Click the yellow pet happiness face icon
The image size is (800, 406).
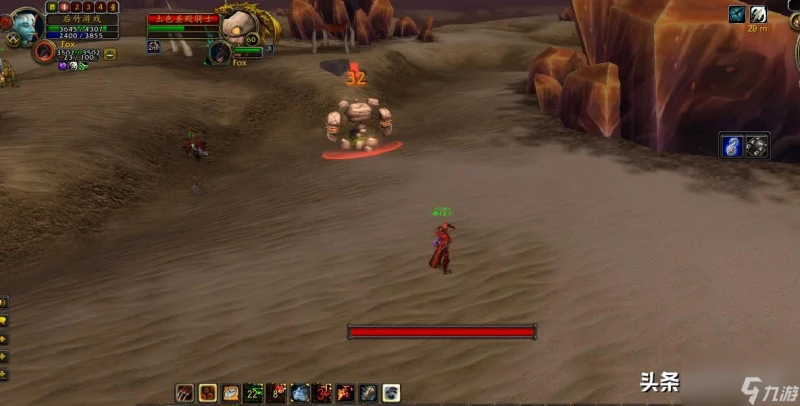tap(109, 54)
